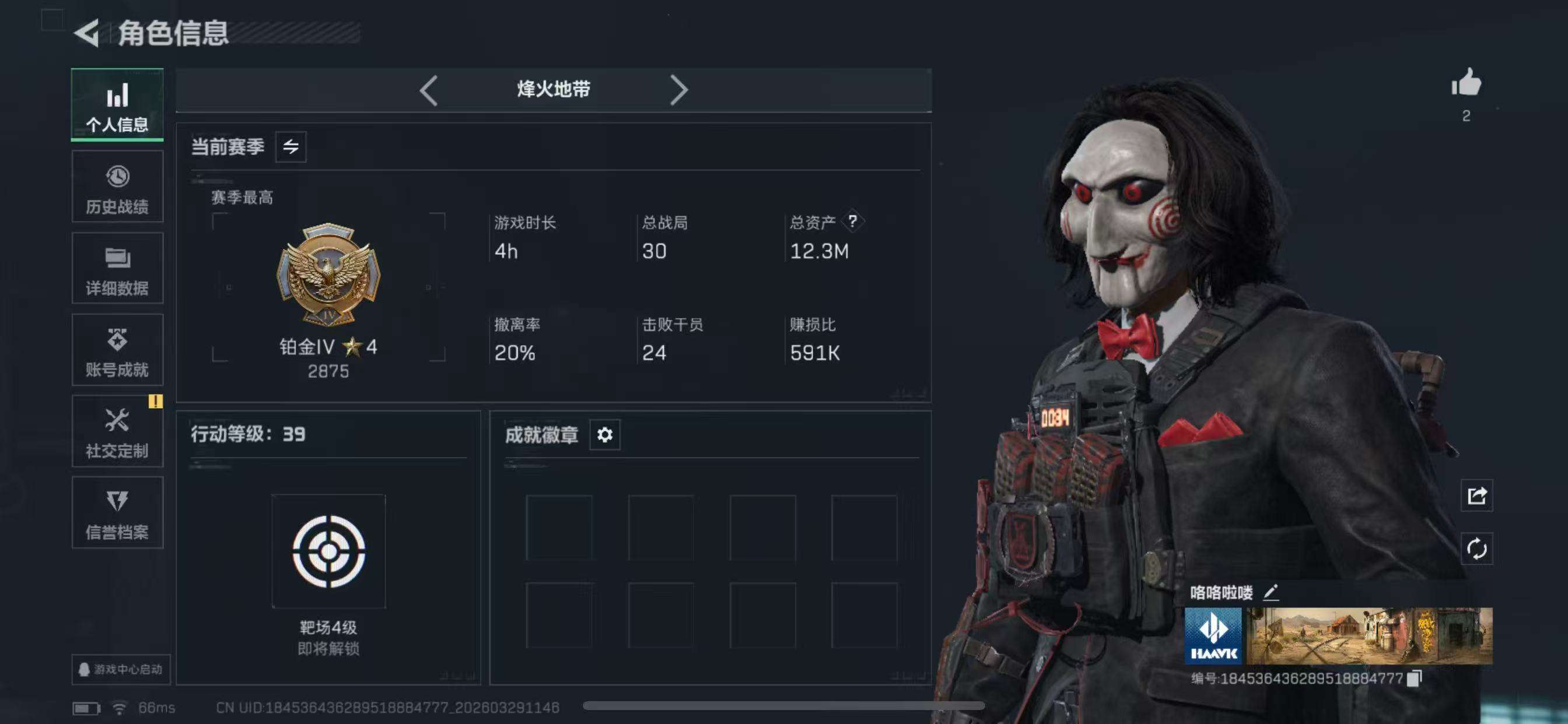
Task: Select the 靶场4级 target icon
Action: point(328,551)
